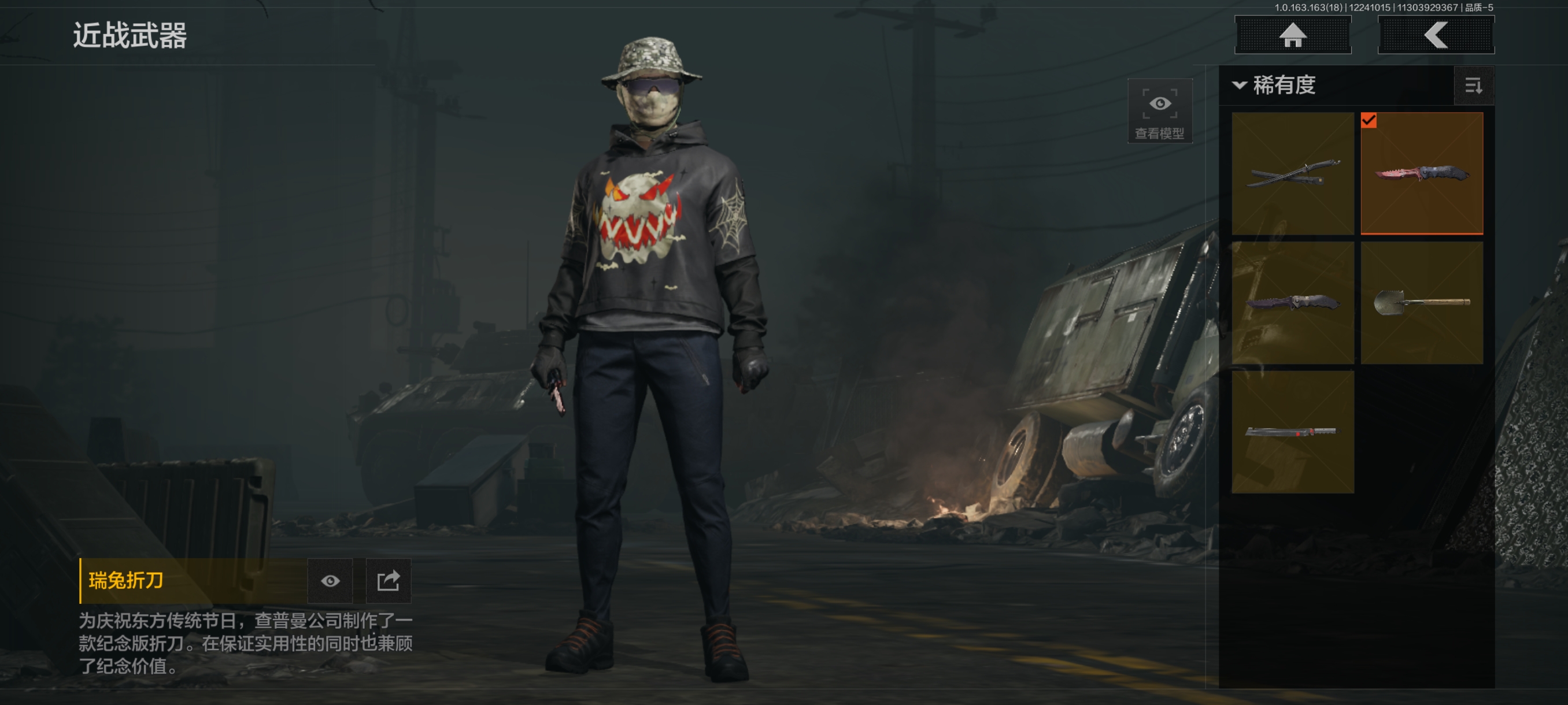1568x705 pixels.
Task: Go back with the arrow button
Action: [1435, 35]
